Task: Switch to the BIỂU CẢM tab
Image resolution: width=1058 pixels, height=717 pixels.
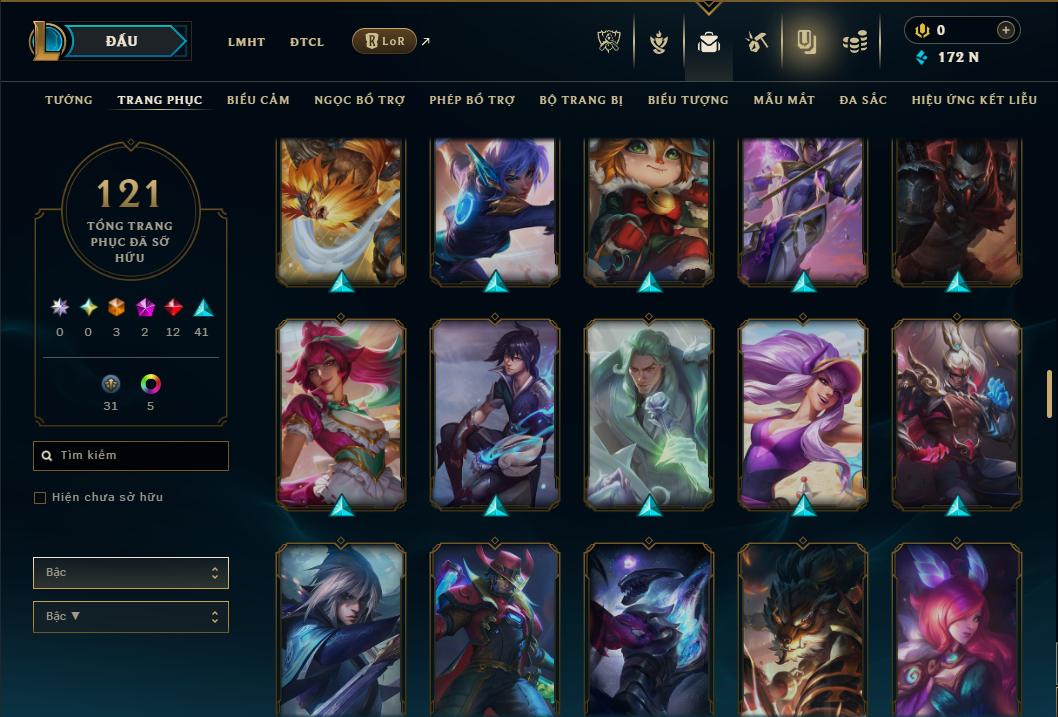Action: pos(258,100)
